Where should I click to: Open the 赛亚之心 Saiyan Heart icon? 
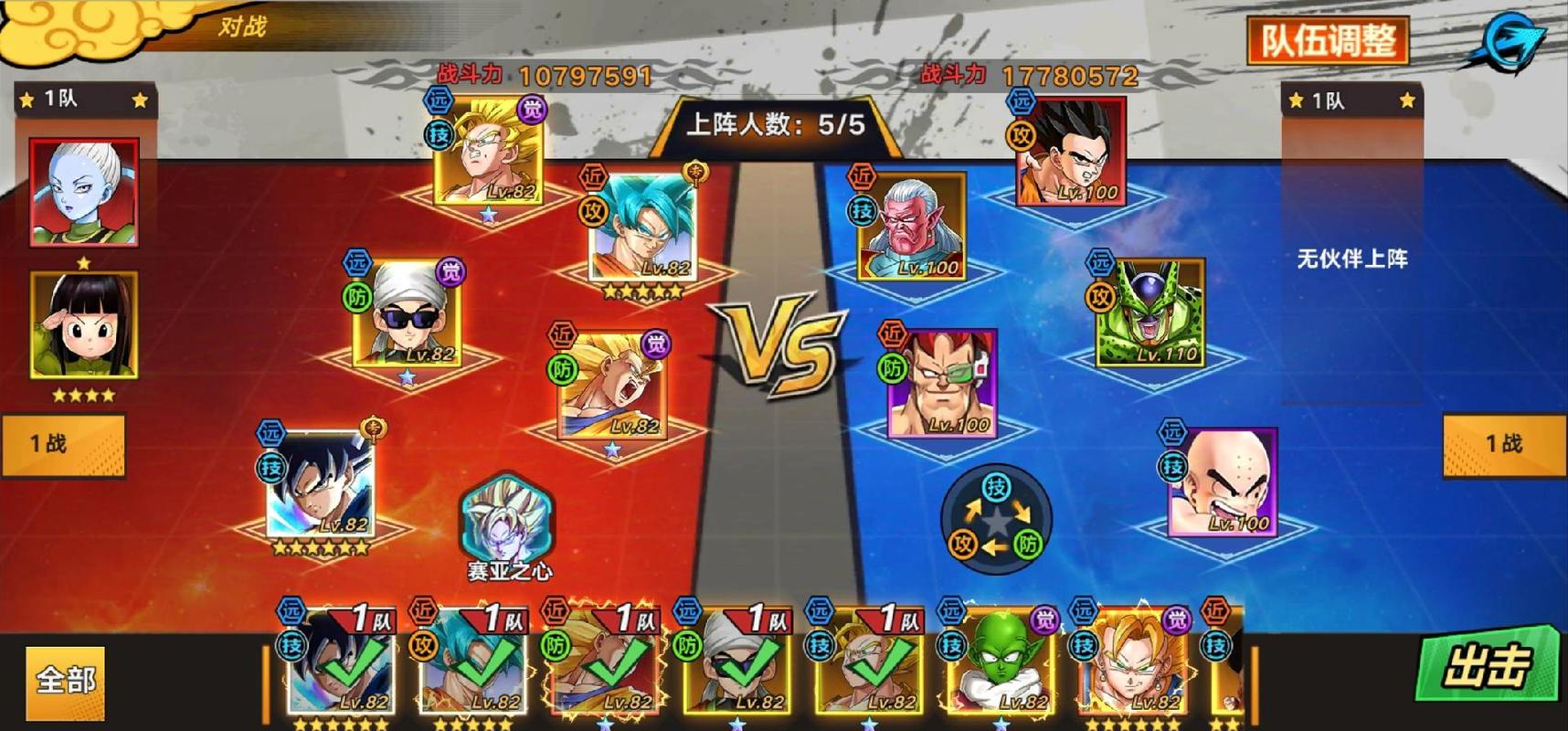(507, 527)
